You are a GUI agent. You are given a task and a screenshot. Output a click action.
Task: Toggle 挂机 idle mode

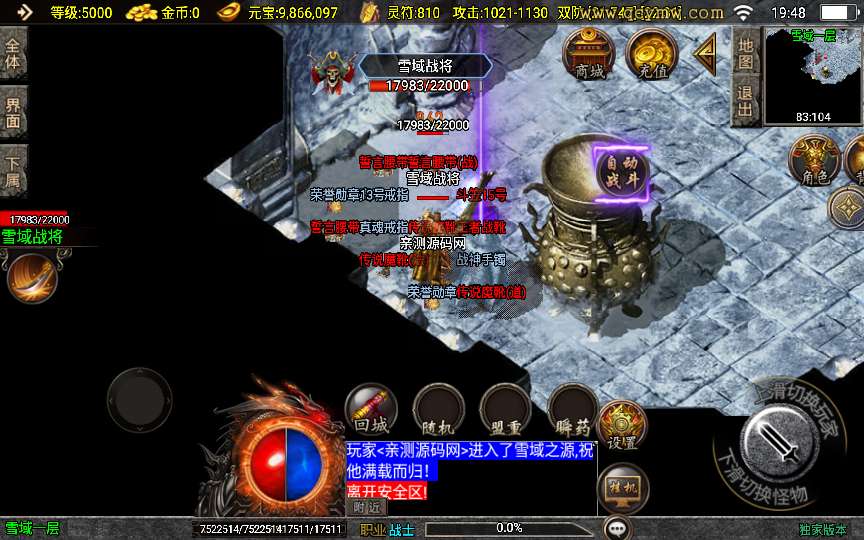(621, 489)
